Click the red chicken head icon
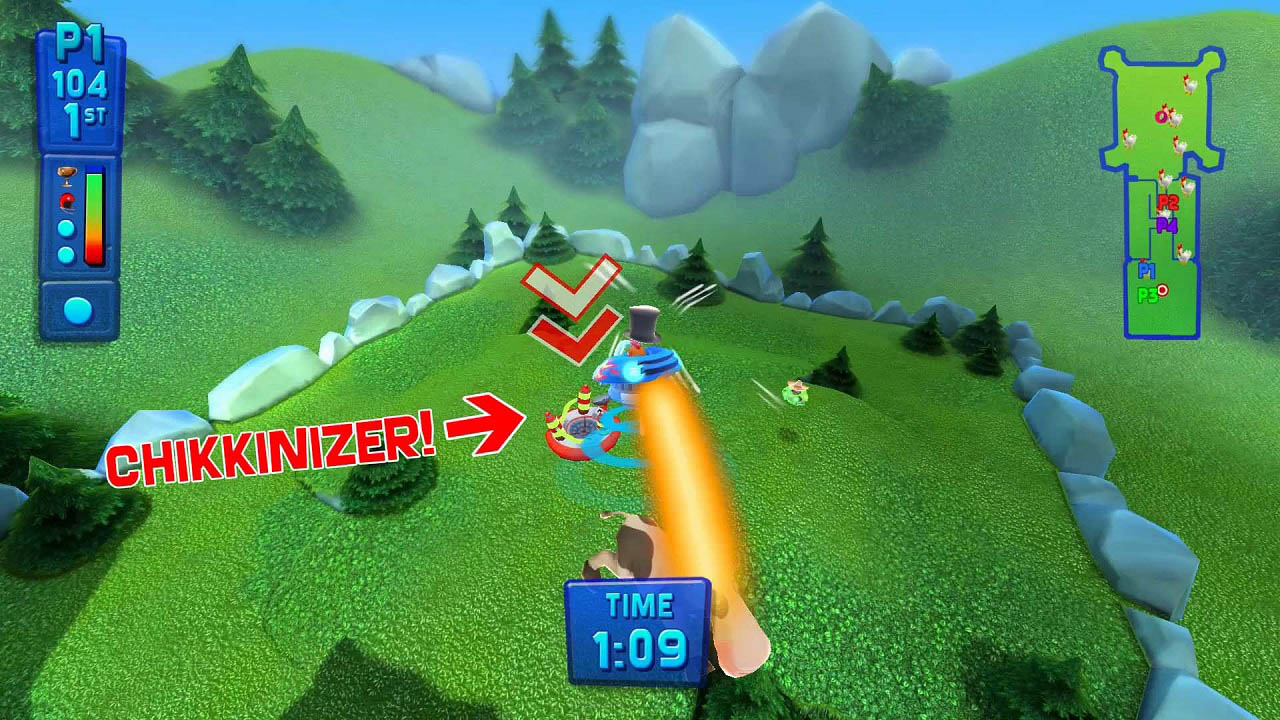The image size is (1280, 720). [66, 201]
